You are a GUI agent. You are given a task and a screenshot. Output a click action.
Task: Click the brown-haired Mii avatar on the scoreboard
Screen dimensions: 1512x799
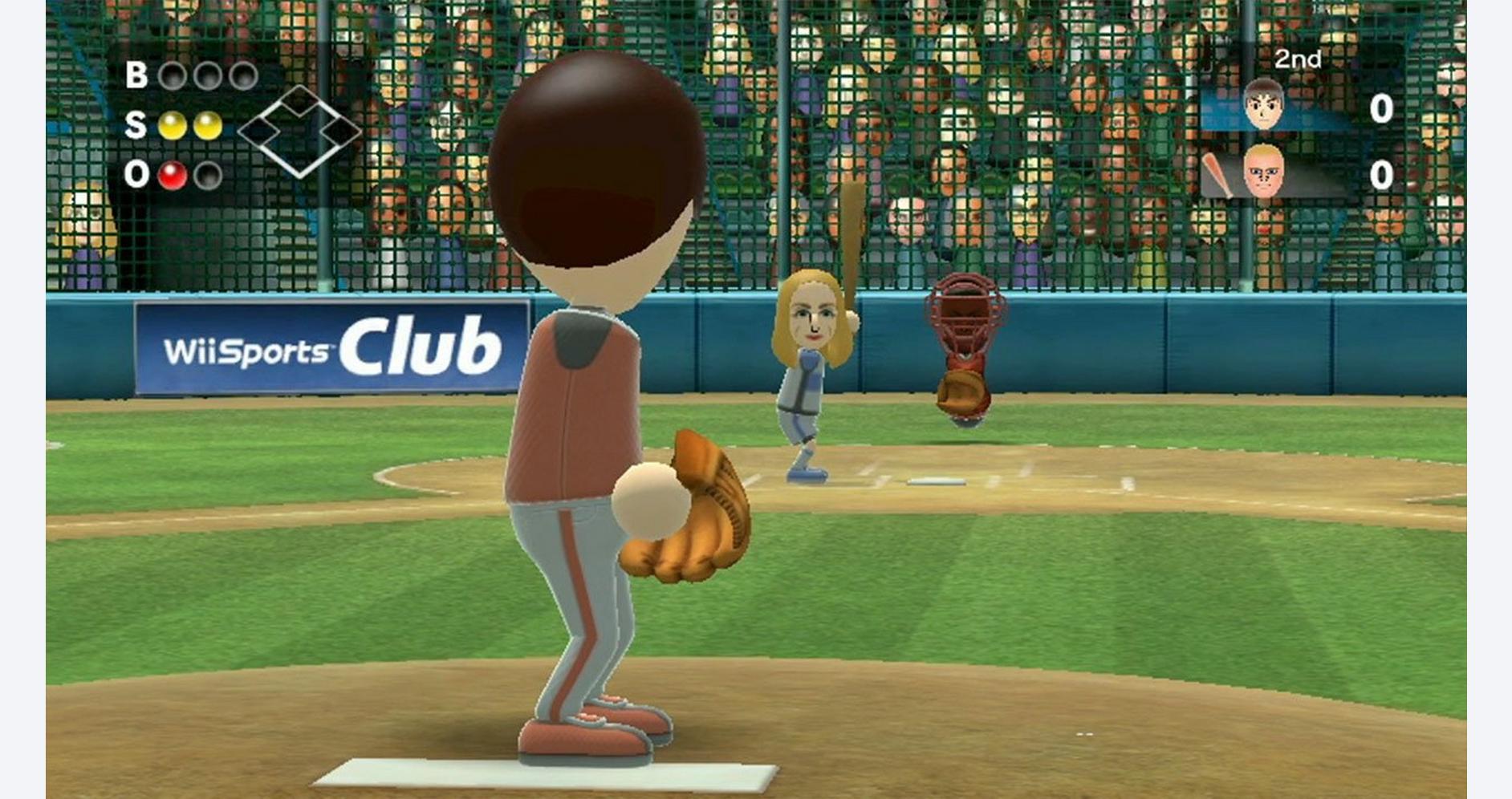[x=1262, y=105]
